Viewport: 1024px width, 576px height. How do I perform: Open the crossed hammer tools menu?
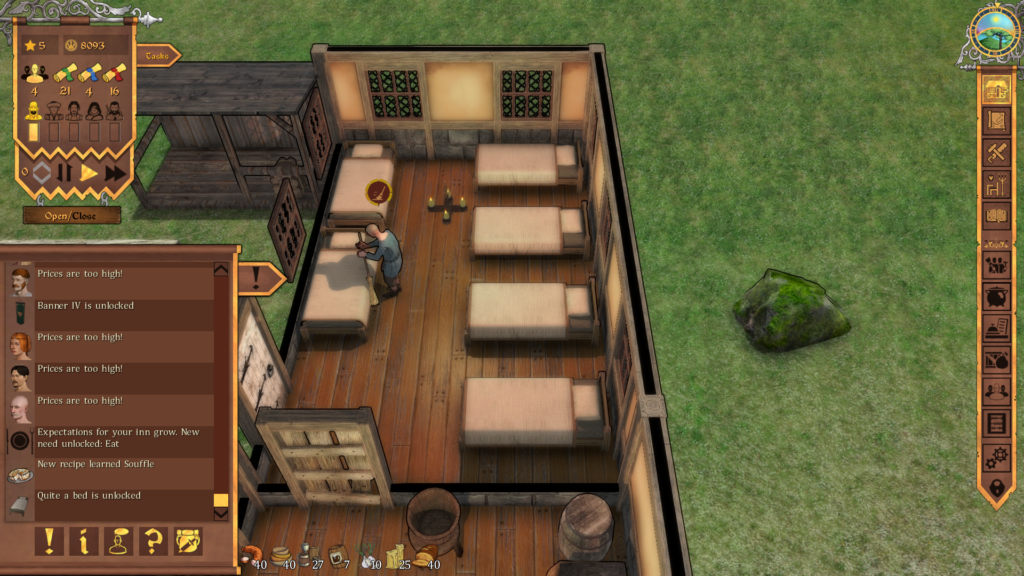[995, 153]
